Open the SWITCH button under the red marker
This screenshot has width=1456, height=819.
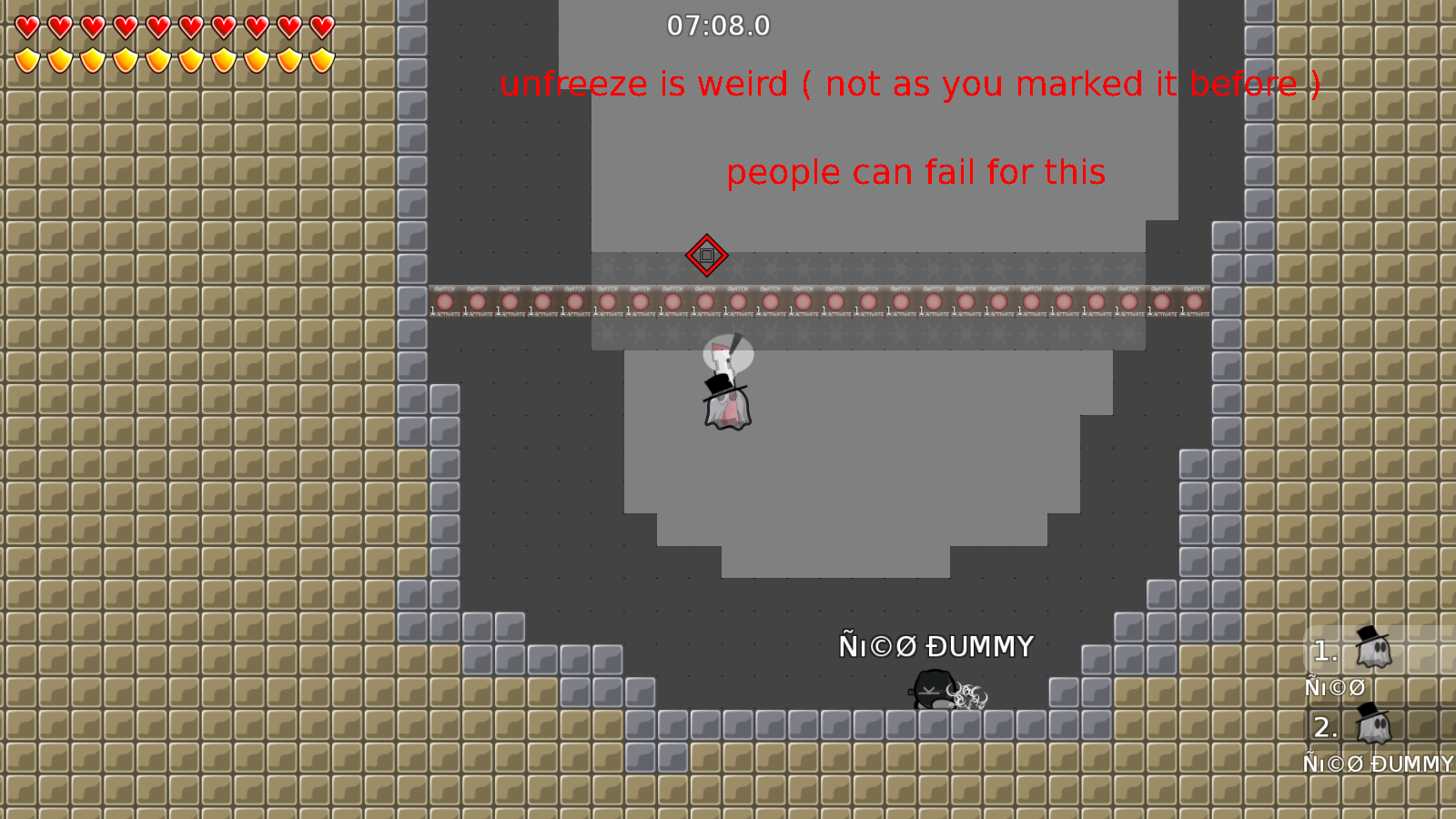[x=707, y=302]
